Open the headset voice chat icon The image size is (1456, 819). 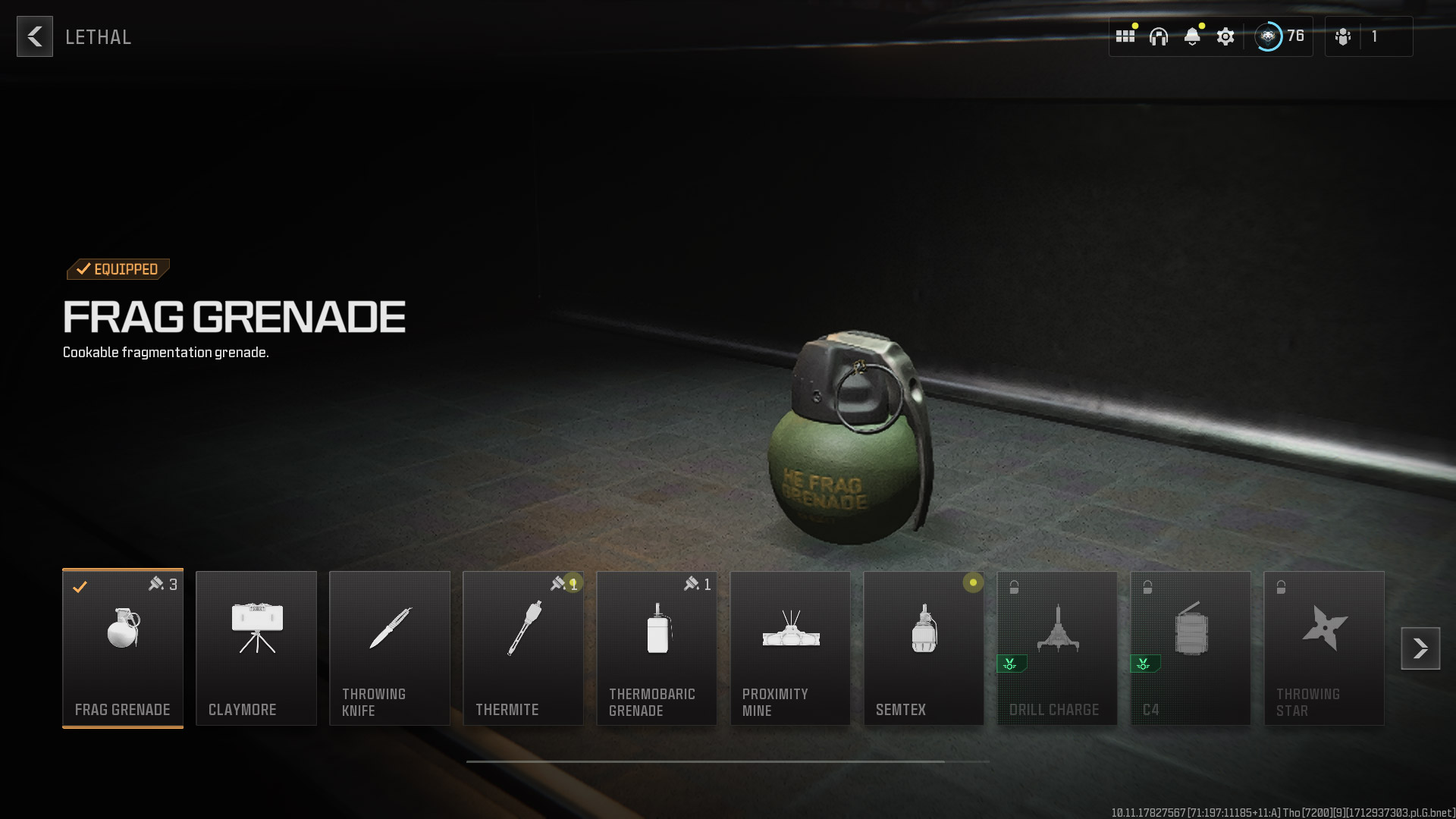pos(1159,36)
